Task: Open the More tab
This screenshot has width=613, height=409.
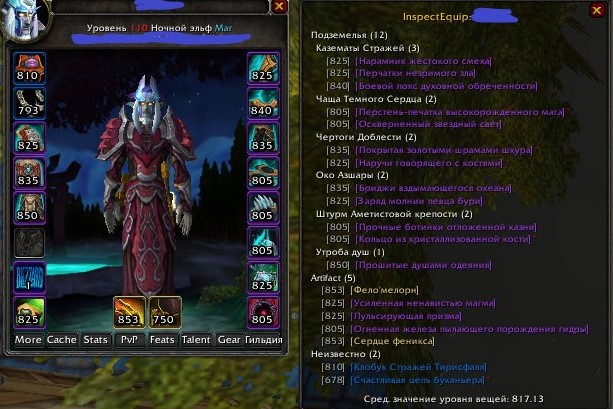Action: click(28, 340)
